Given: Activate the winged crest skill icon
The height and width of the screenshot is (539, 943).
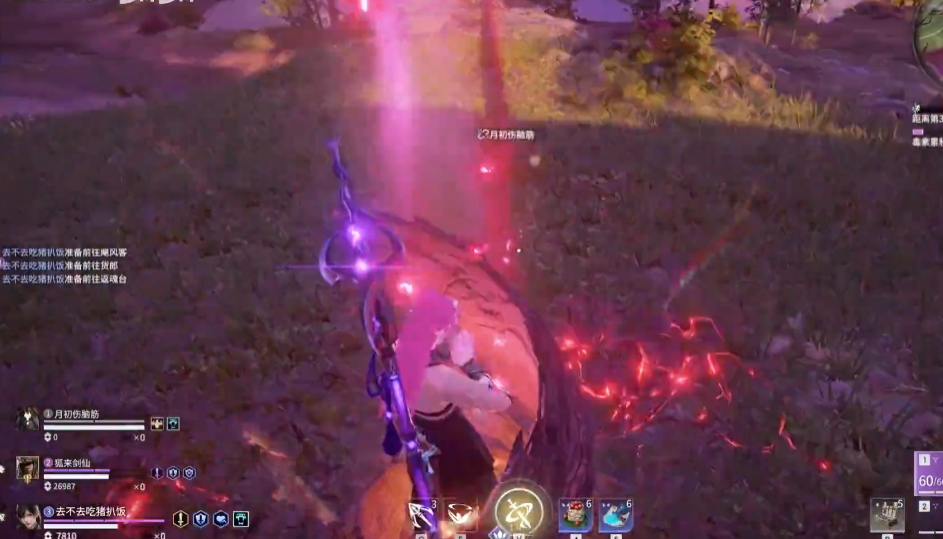Looking at the screenshot, I should point(461,515).
